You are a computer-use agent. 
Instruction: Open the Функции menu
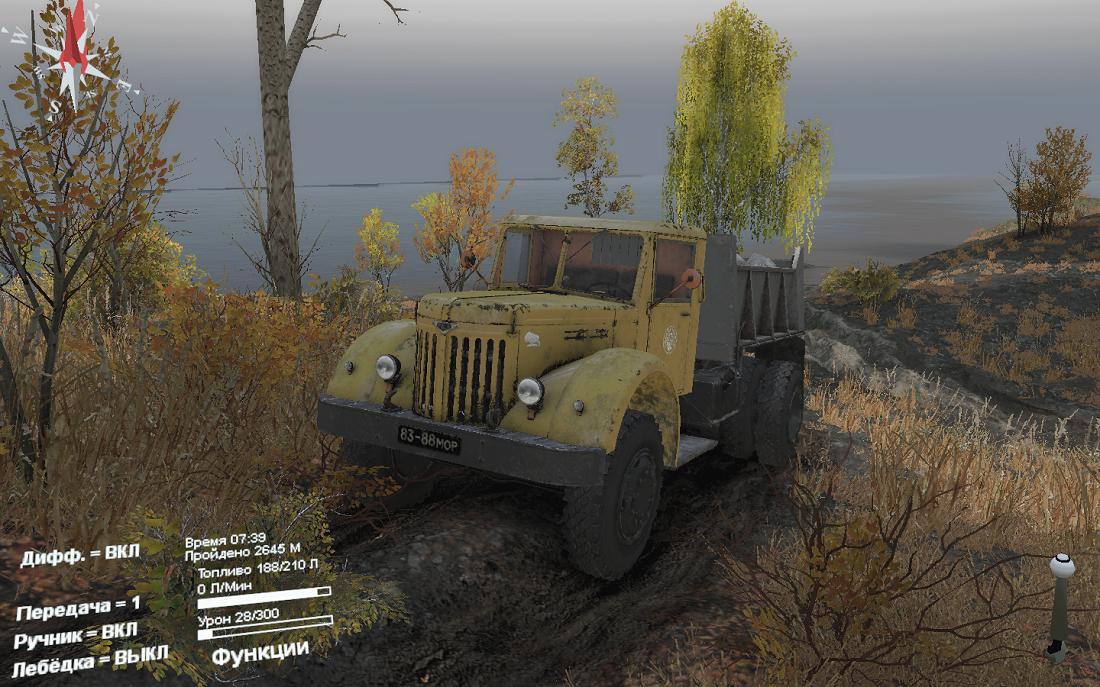click(260, 650)
